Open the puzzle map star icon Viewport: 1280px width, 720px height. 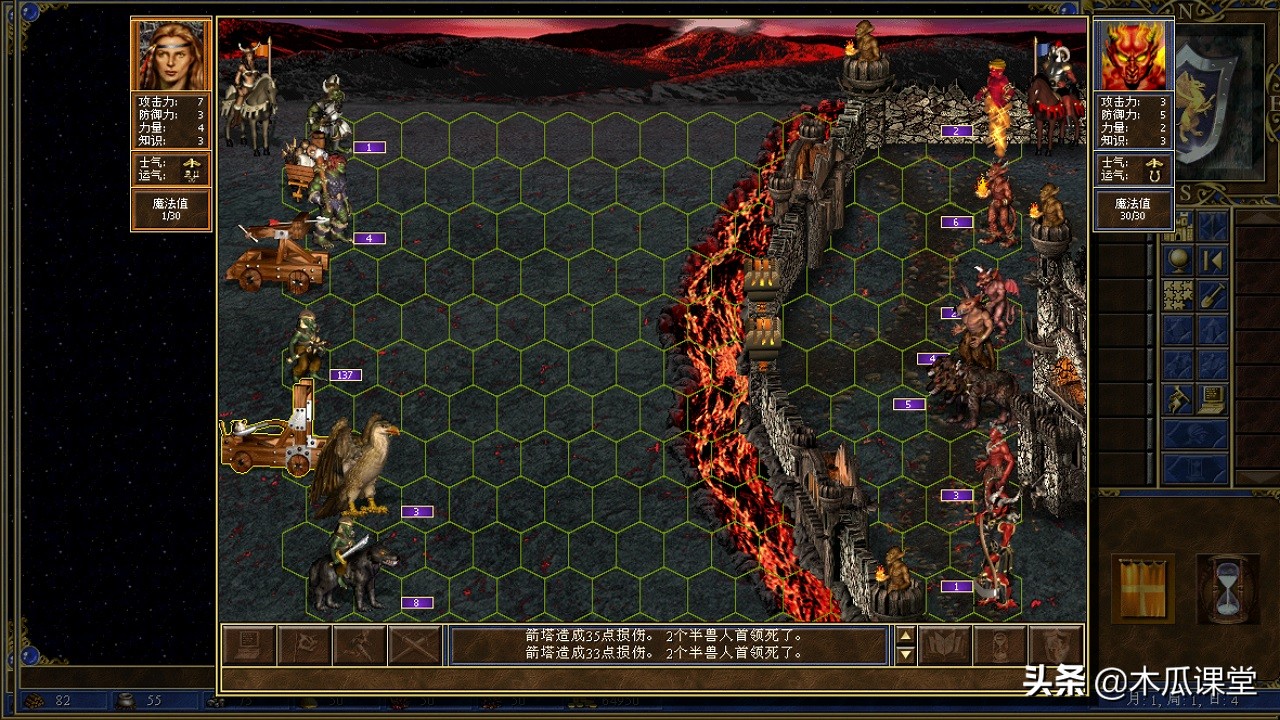point(1178,296)
